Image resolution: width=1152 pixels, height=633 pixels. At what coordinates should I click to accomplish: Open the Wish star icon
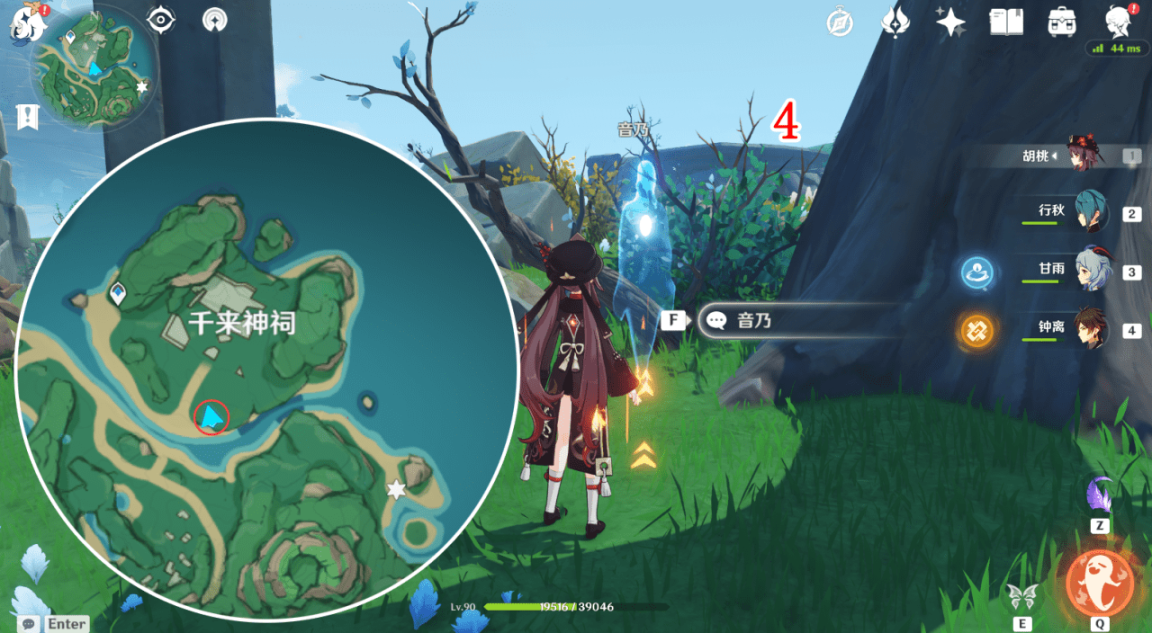click(x=950, y=21)
